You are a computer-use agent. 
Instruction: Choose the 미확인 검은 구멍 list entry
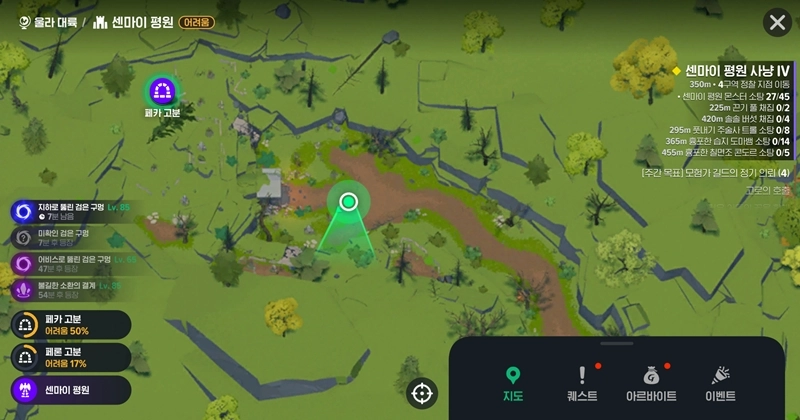point(60,237)
